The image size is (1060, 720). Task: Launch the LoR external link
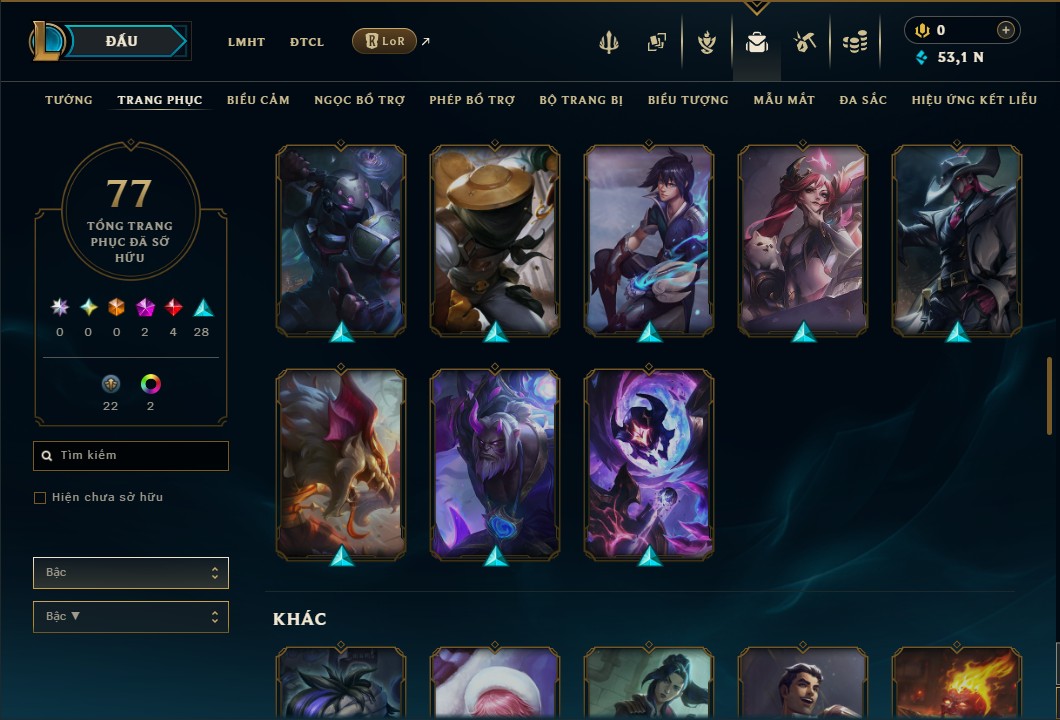tap(385, 41)
